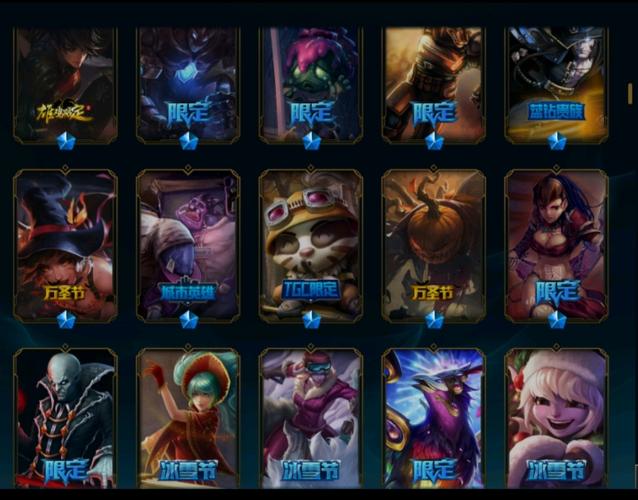Select the red-haired swordsman skin card
This screenshot has width=638, height=500.
tap(66, 82)
